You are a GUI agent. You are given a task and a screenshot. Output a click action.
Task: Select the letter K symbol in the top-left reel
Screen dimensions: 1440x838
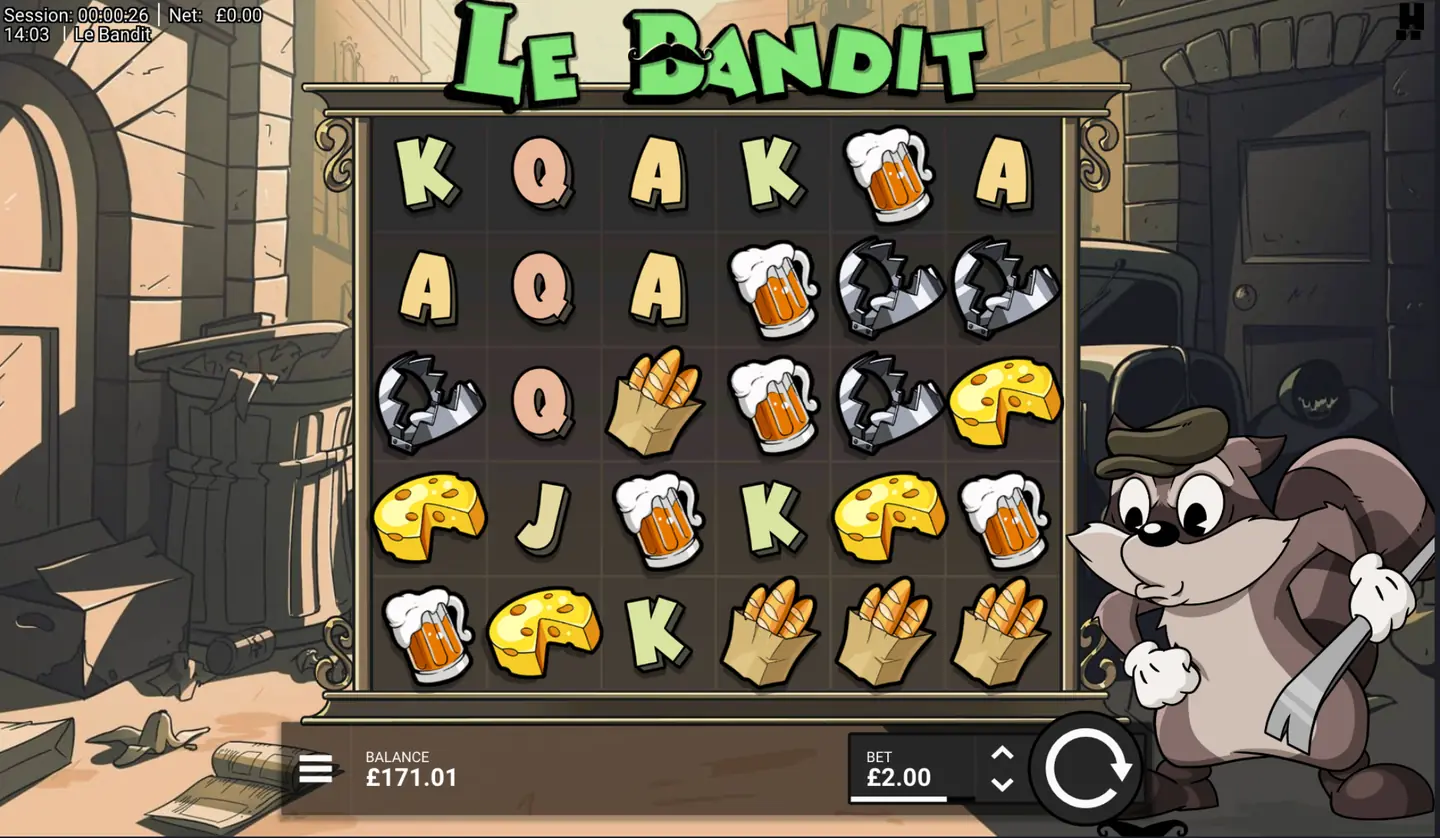430,175
